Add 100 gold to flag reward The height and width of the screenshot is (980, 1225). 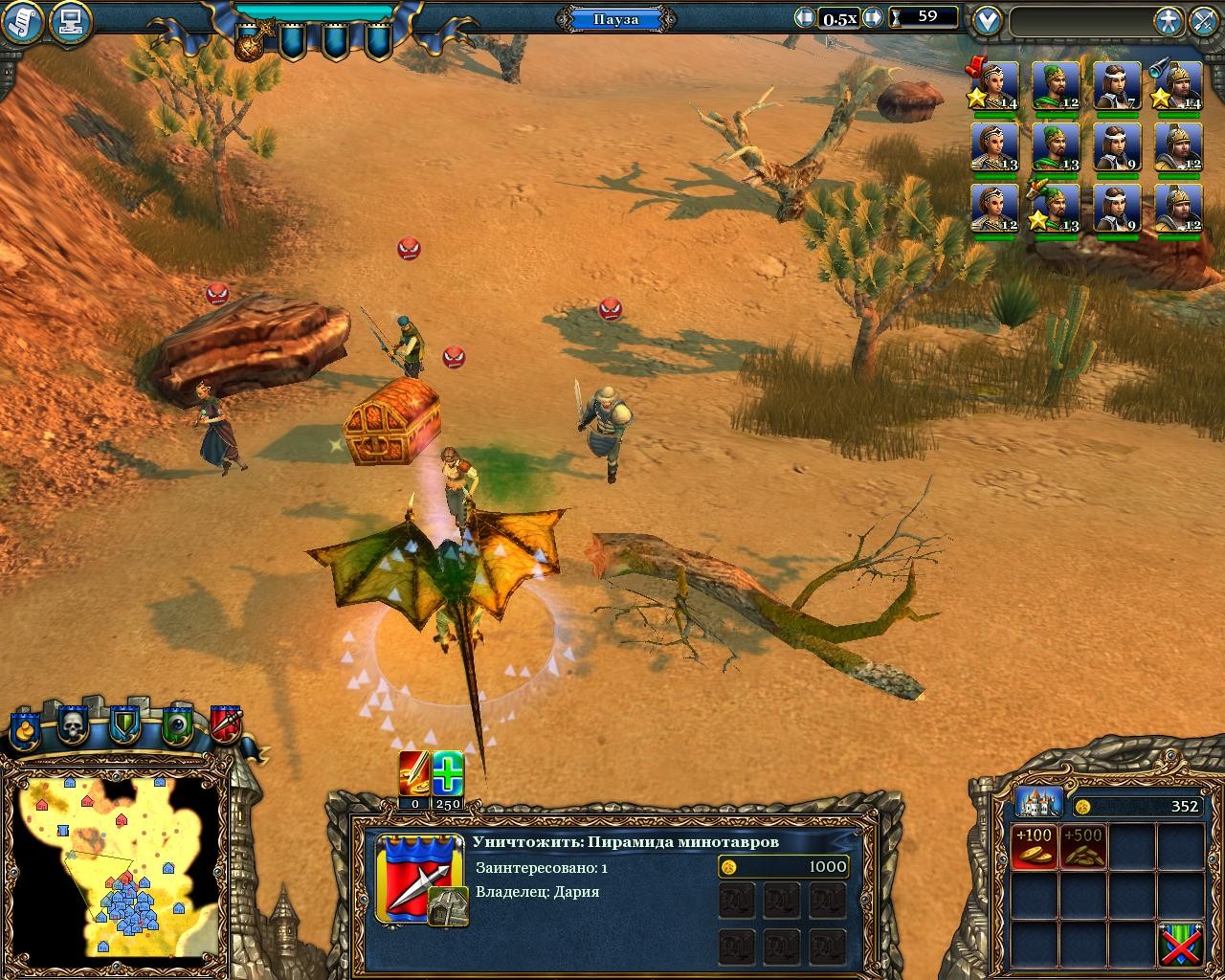pos(1034,846)
